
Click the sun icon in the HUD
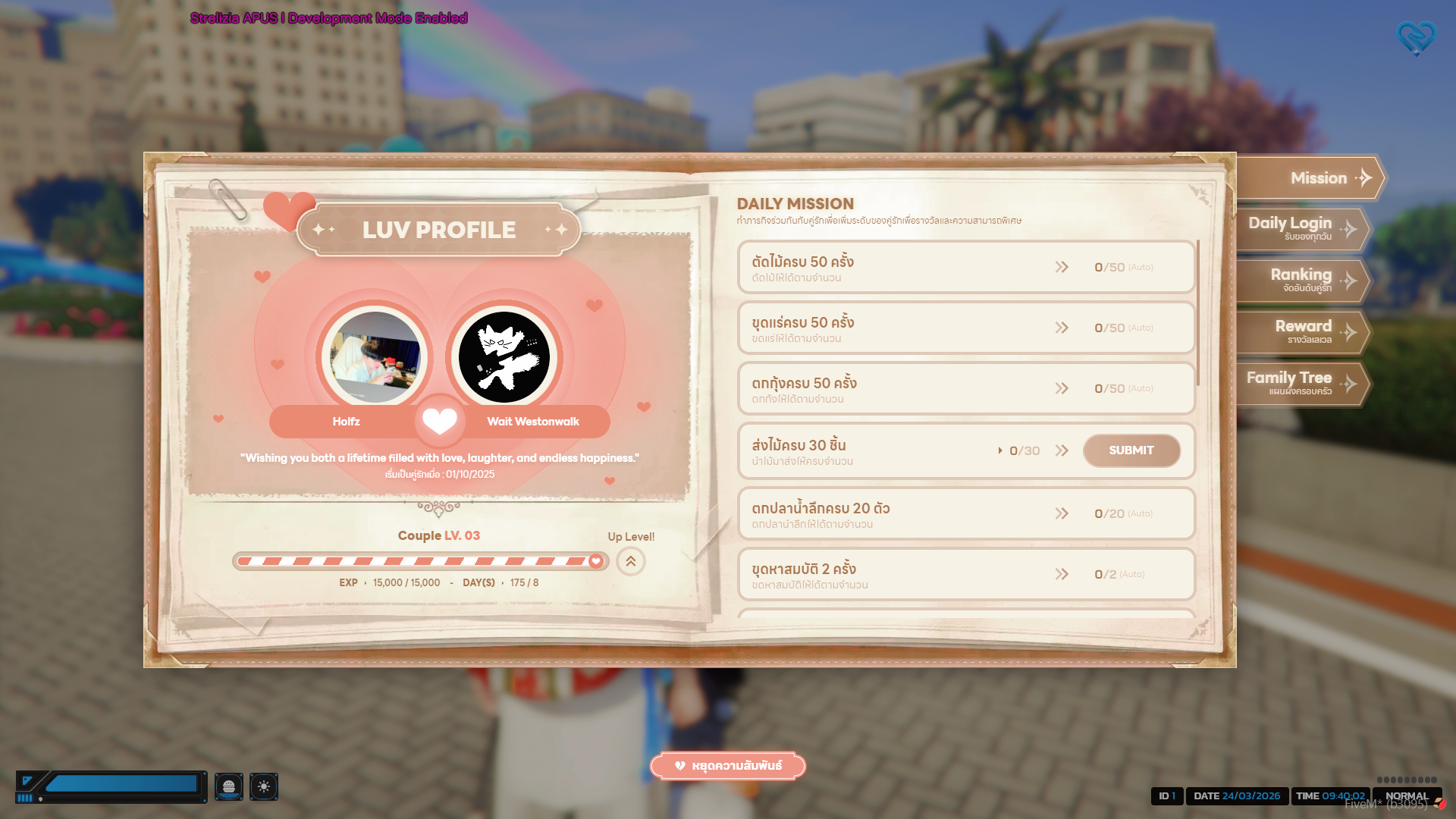tap(264, 786)
